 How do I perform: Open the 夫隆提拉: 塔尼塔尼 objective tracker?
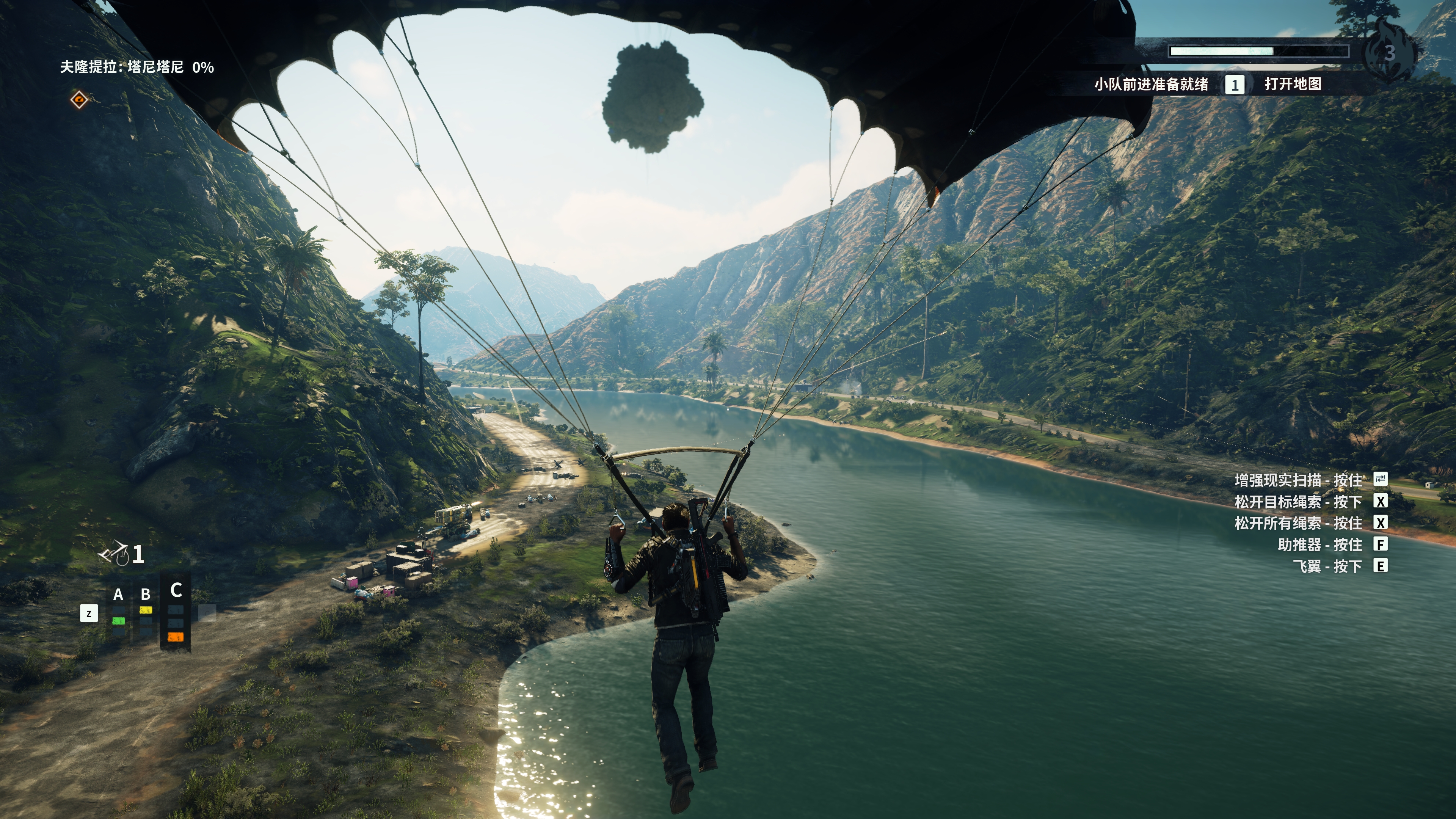coord(137,67)
